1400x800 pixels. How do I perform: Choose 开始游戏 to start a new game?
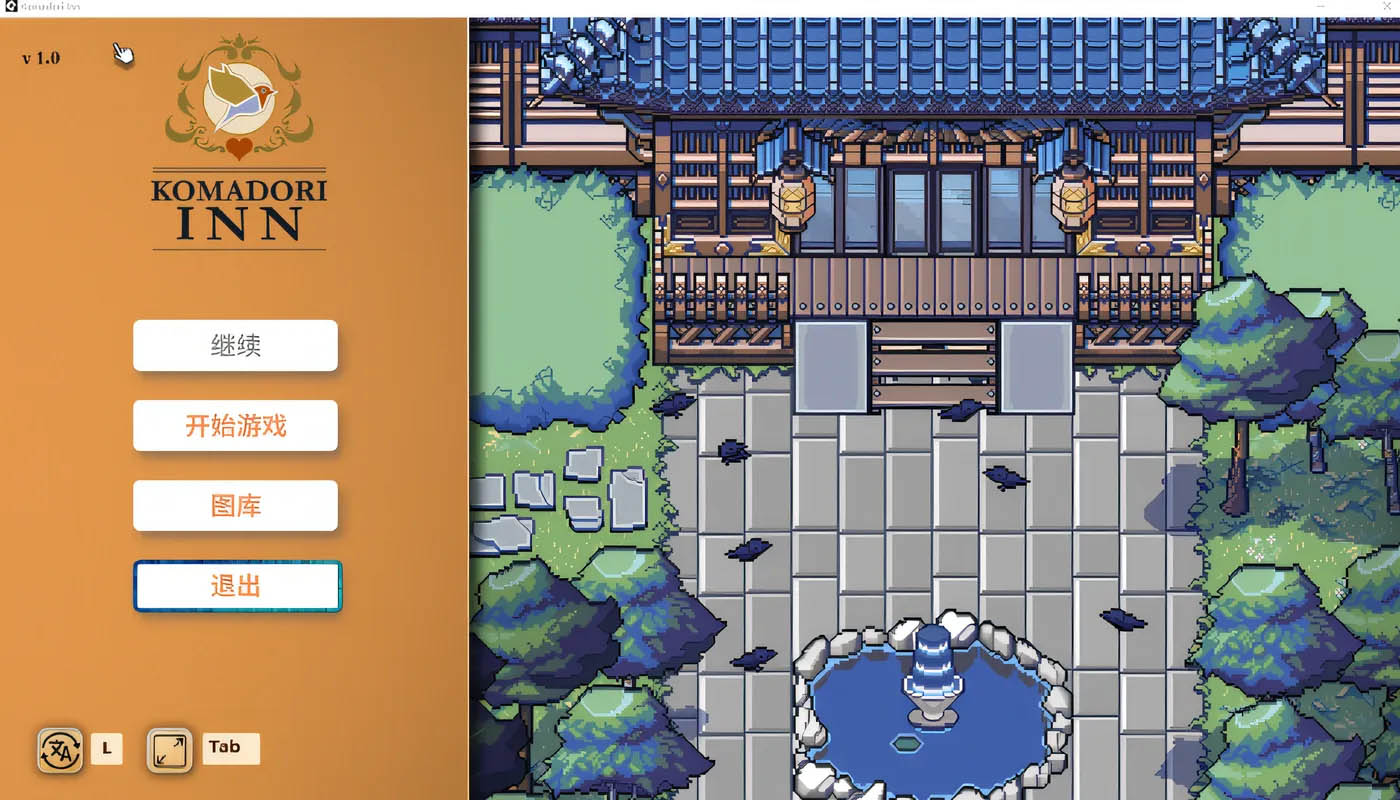click(235, 425)
